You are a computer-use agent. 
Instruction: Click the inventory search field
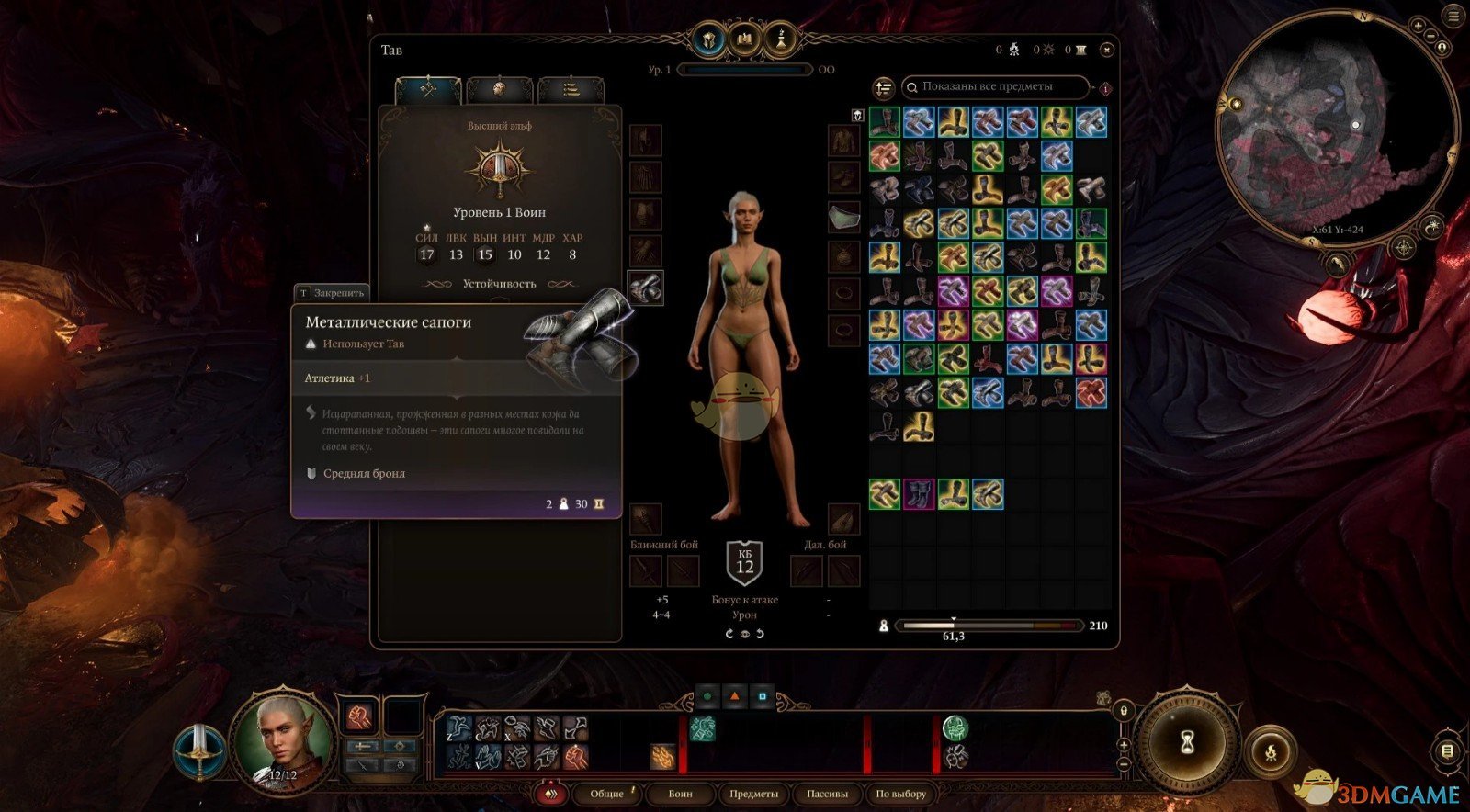(997, 87)
